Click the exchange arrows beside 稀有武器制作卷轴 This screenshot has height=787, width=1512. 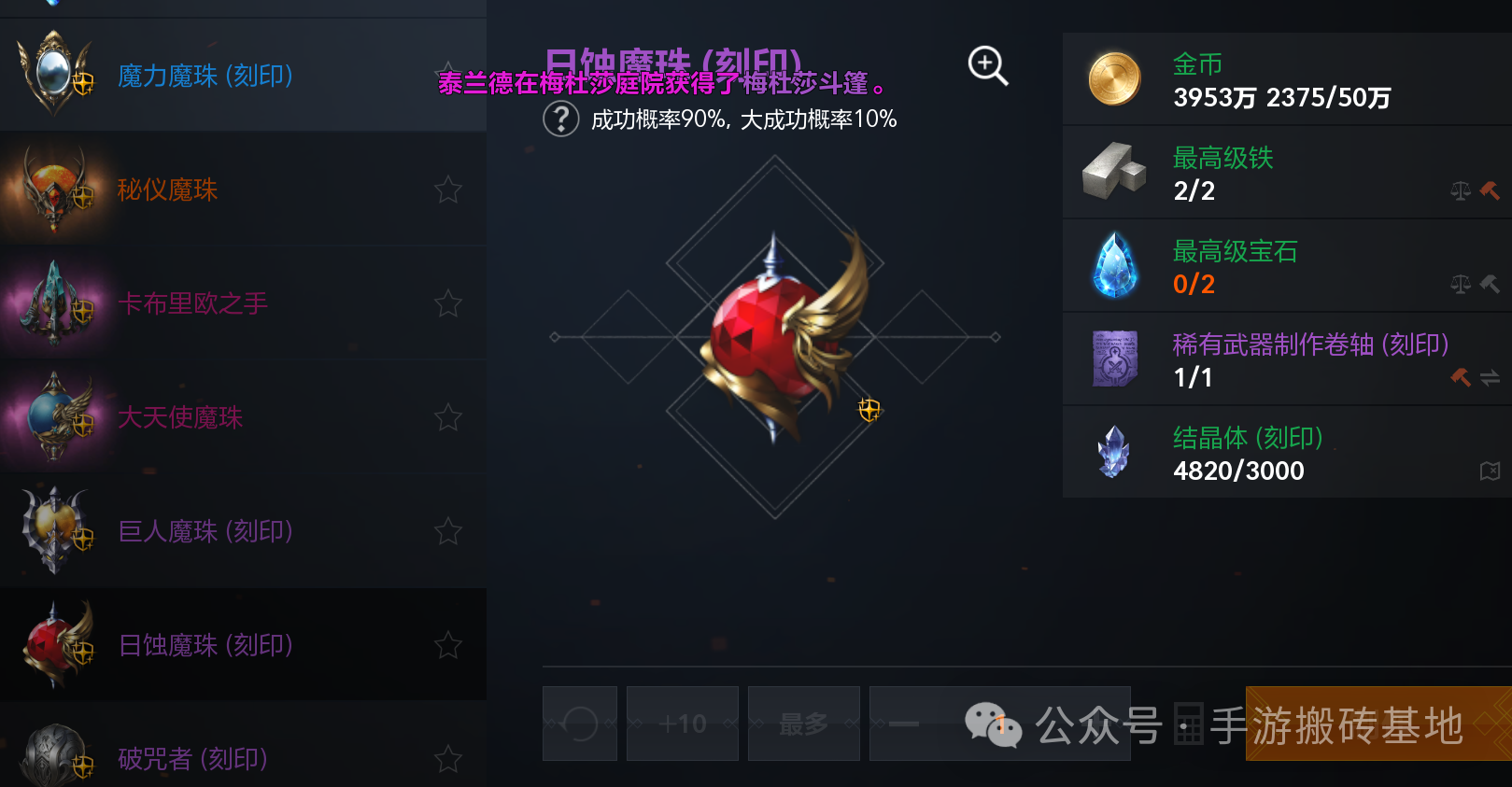coord(1490,376)
